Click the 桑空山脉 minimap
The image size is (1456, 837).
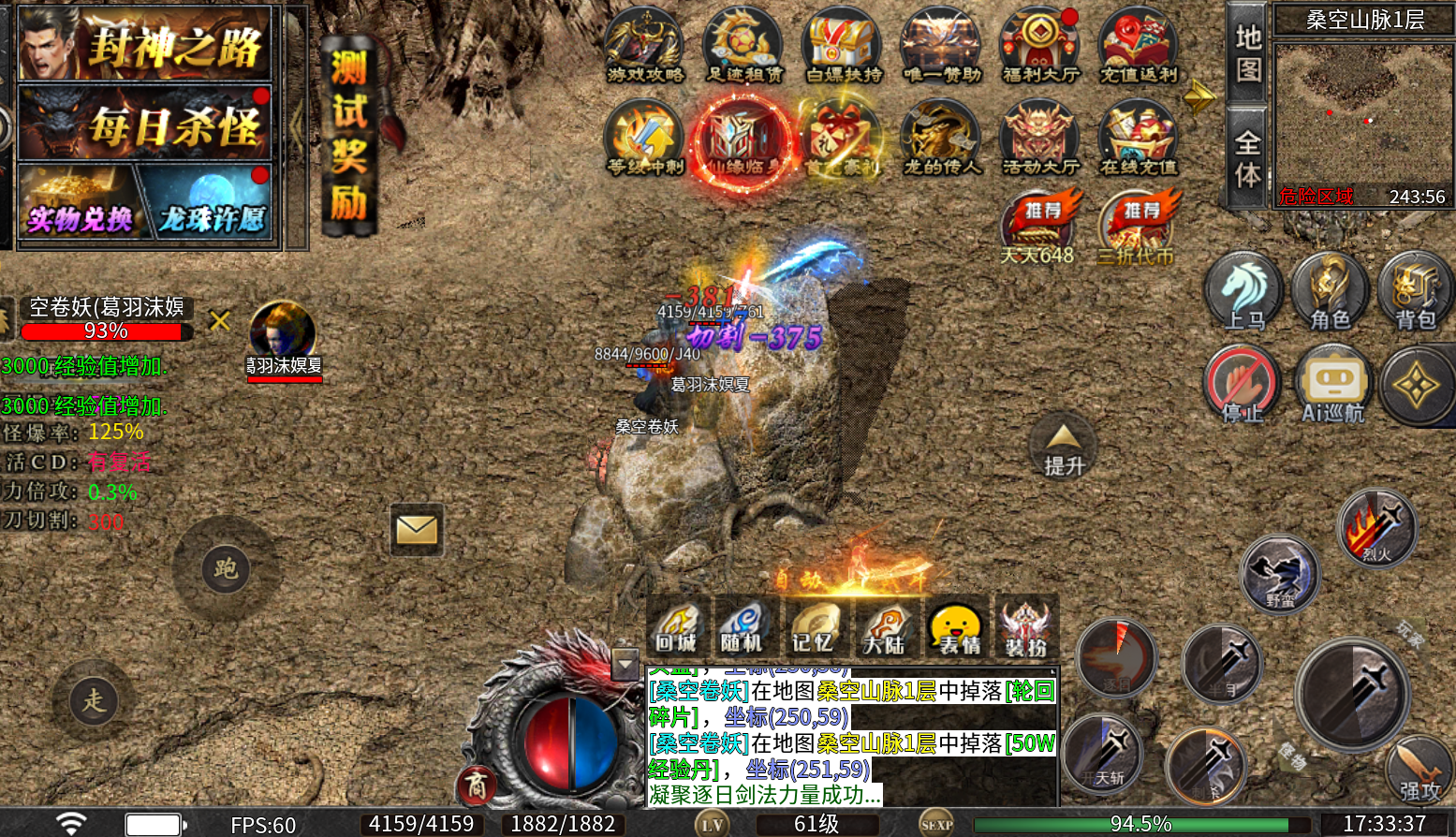(1363, 112)
